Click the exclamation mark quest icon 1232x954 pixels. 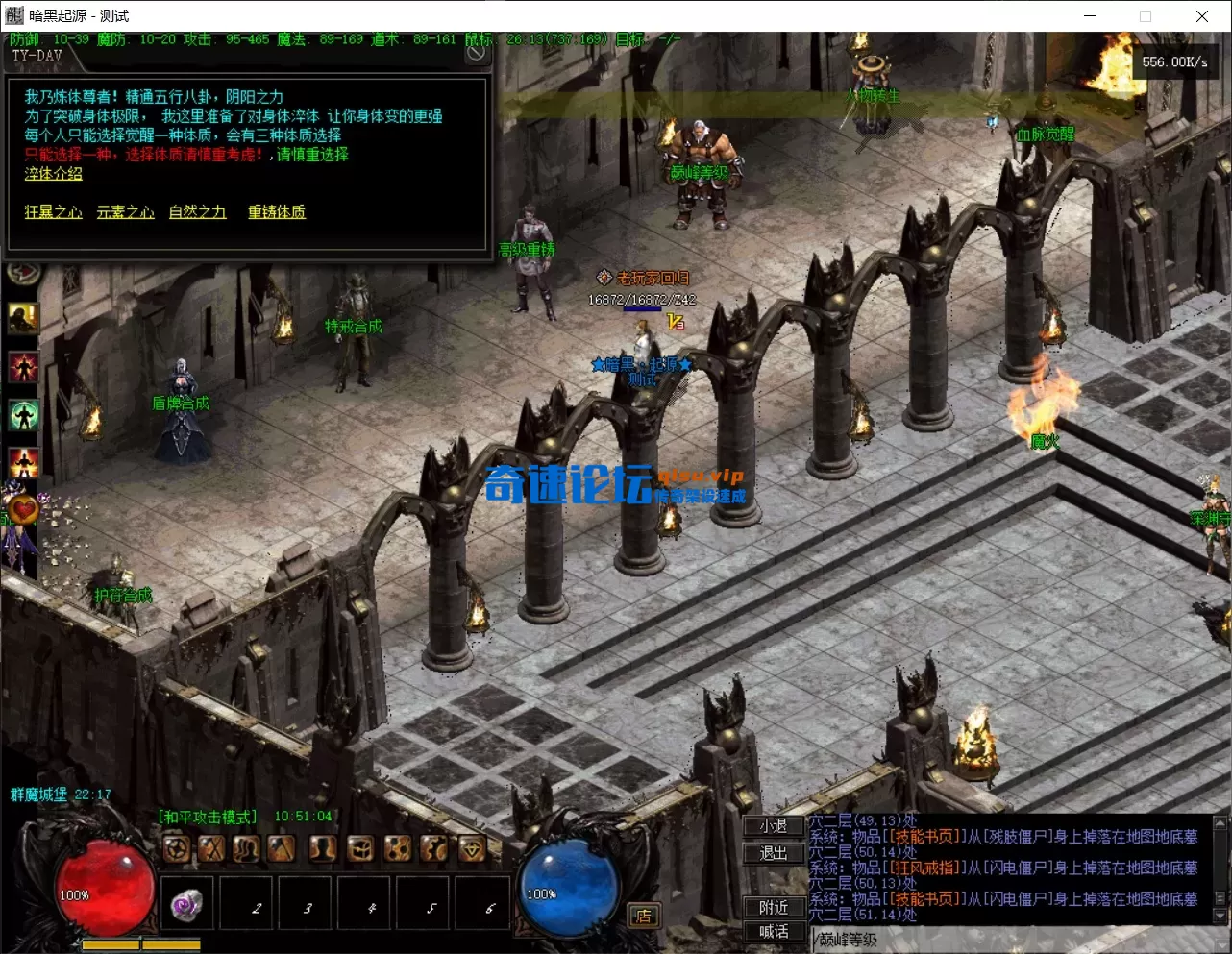(23, 317)
